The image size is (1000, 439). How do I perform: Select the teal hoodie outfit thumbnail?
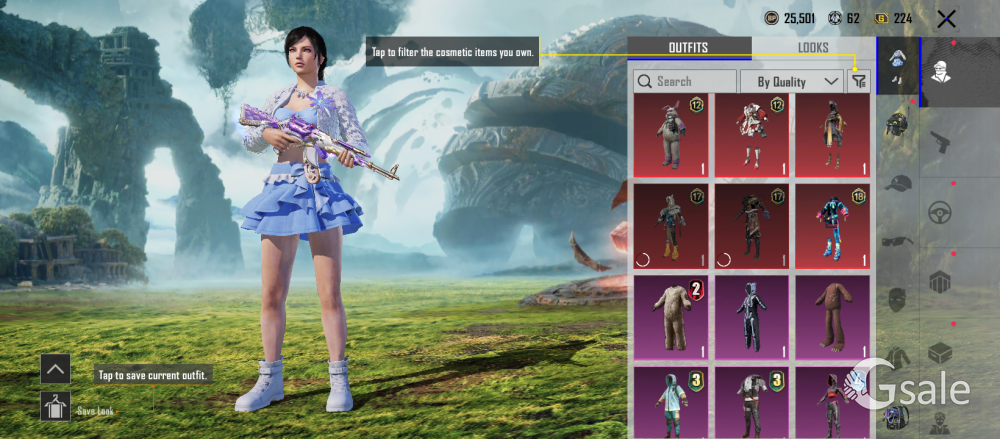670,400
